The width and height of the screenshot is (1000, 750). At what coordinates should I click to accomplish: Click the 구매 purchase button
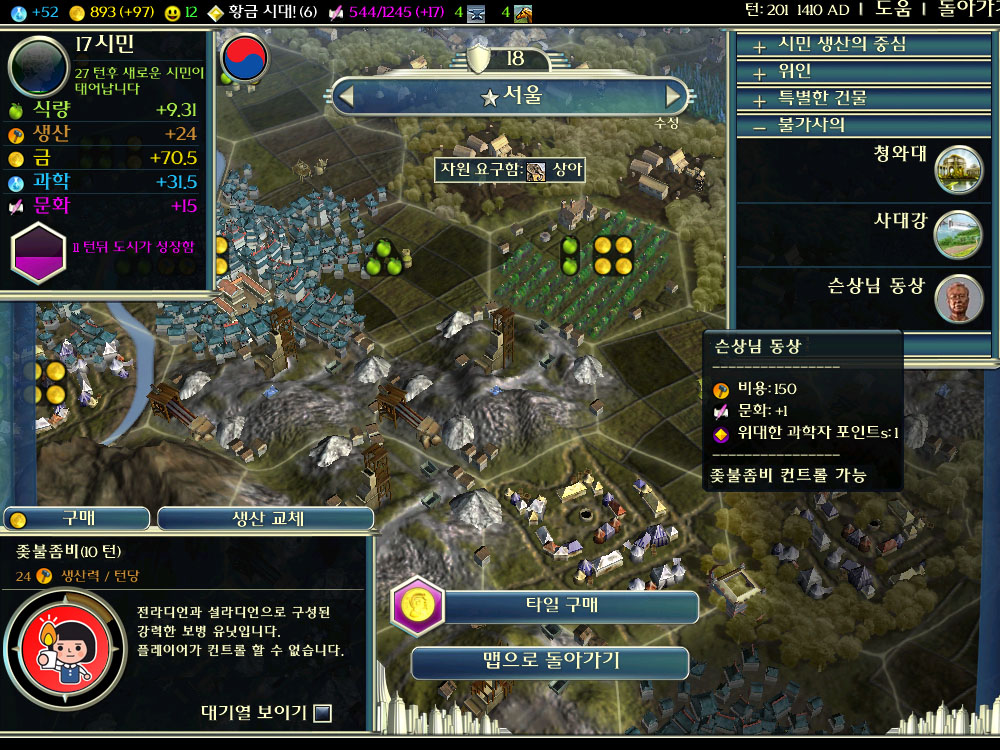pyautogui.click(x=77, y=519)
